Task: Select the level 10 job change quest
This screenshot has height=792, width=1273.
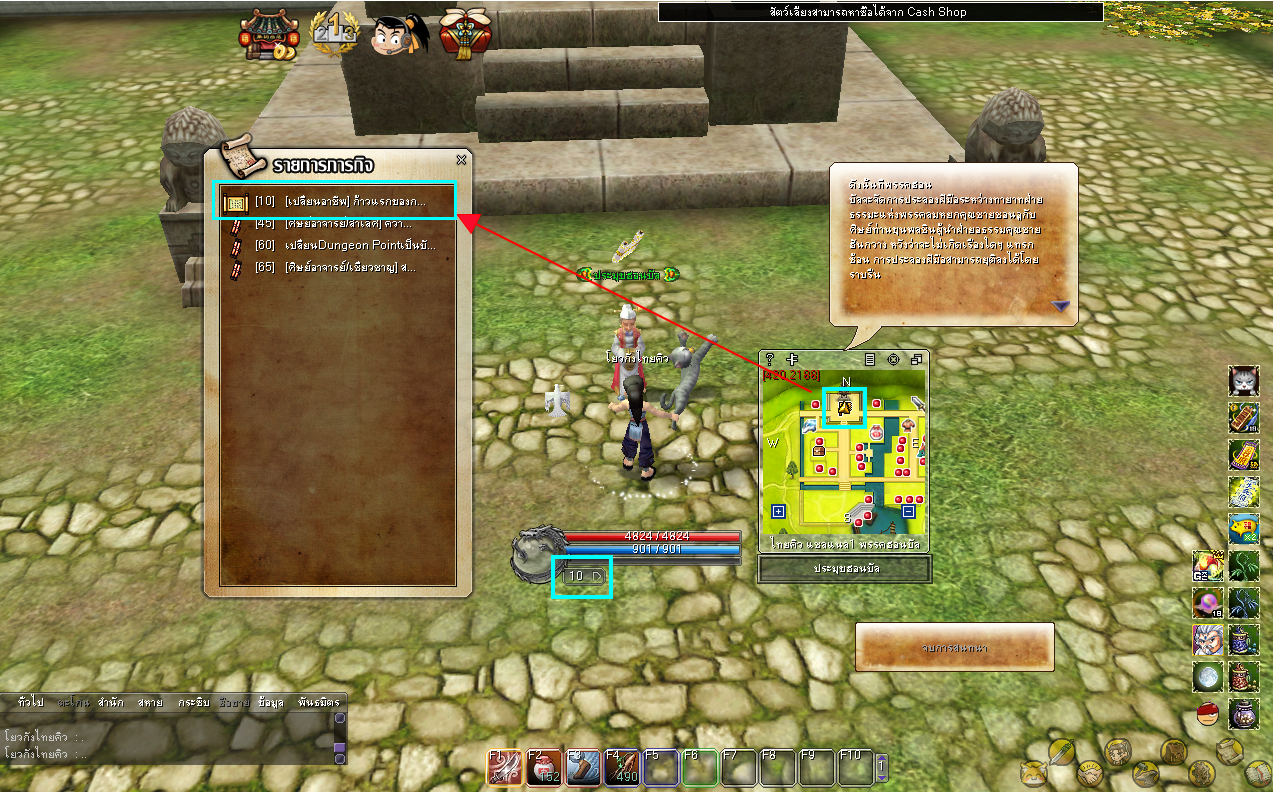Action: [x=338, y=201]
